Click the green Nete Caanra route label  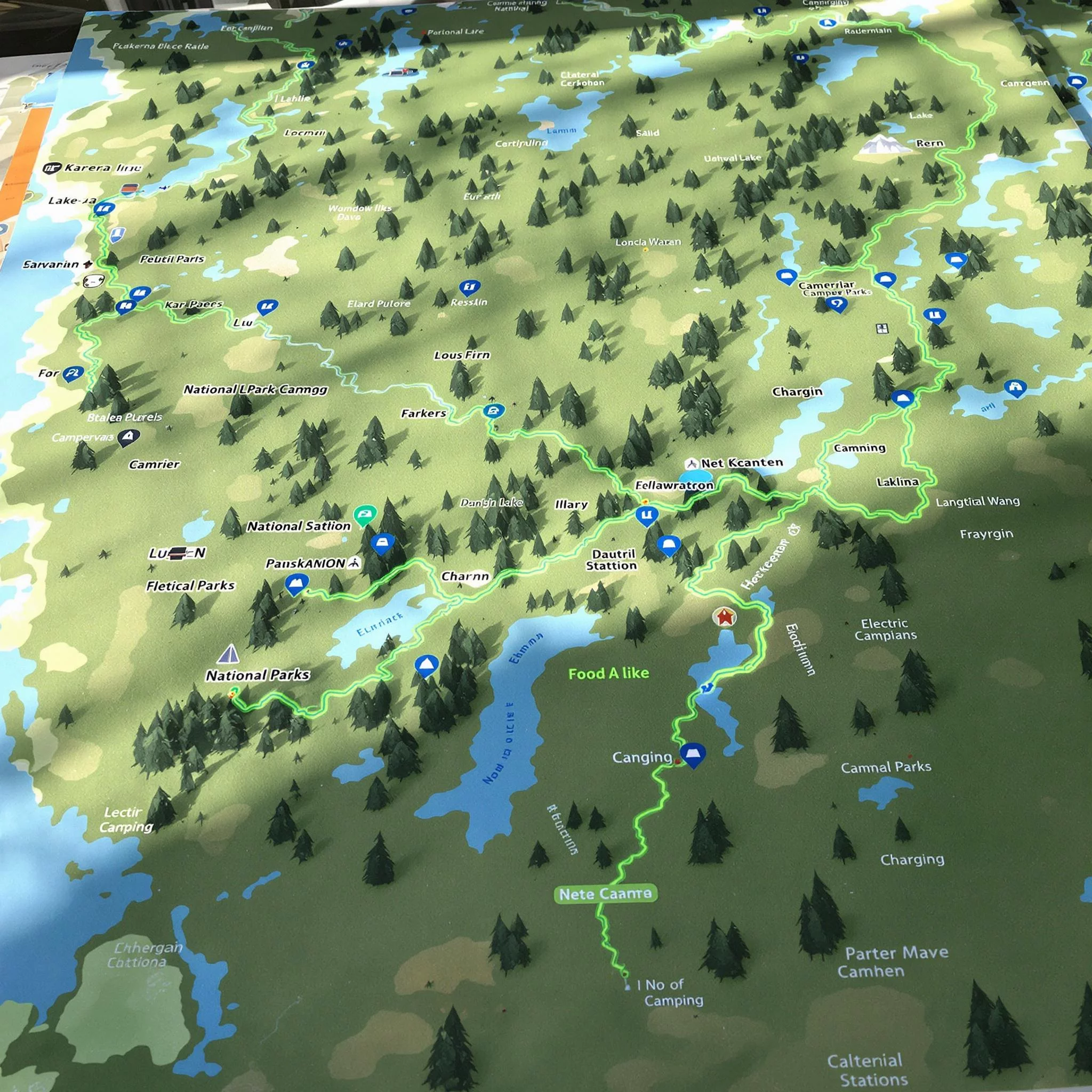click(605, 894)
